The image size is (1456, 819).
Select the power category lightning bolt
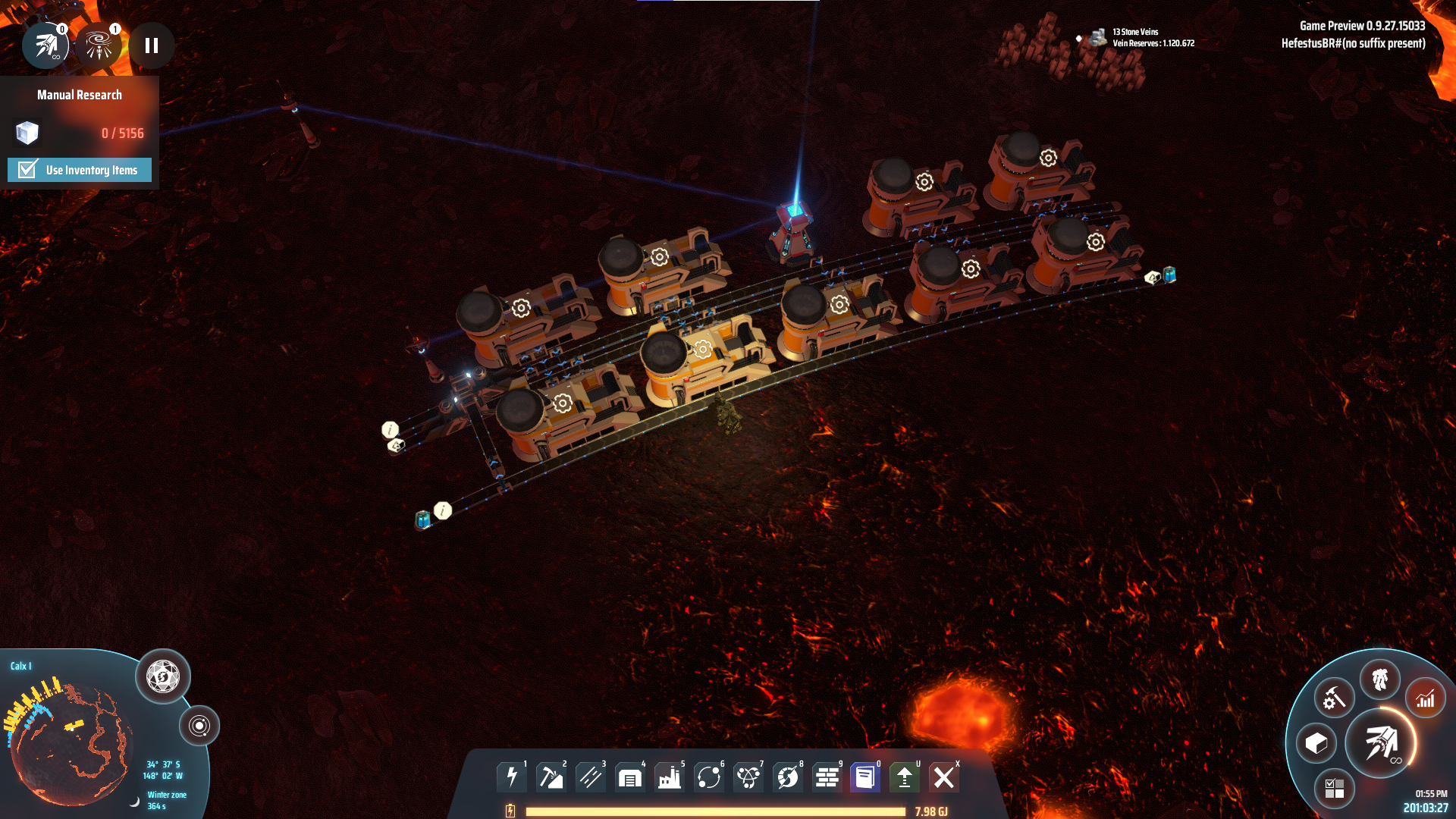tap(512, 777)
